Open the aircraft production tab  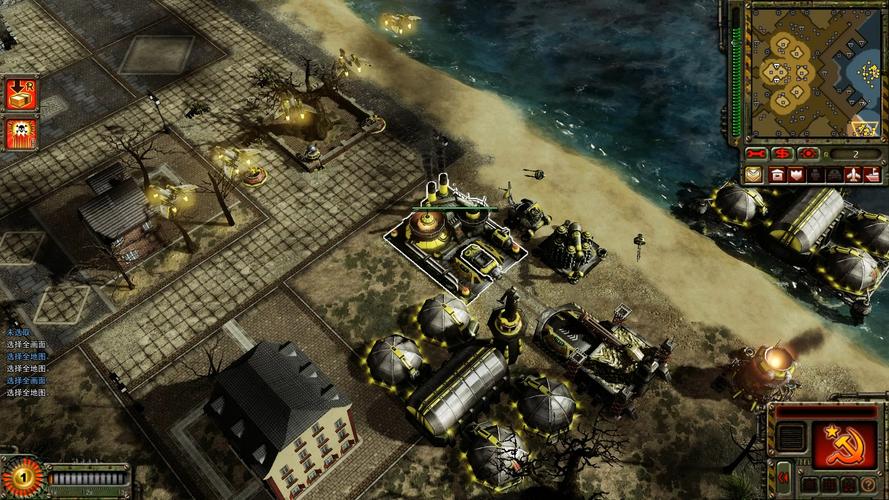853,174
